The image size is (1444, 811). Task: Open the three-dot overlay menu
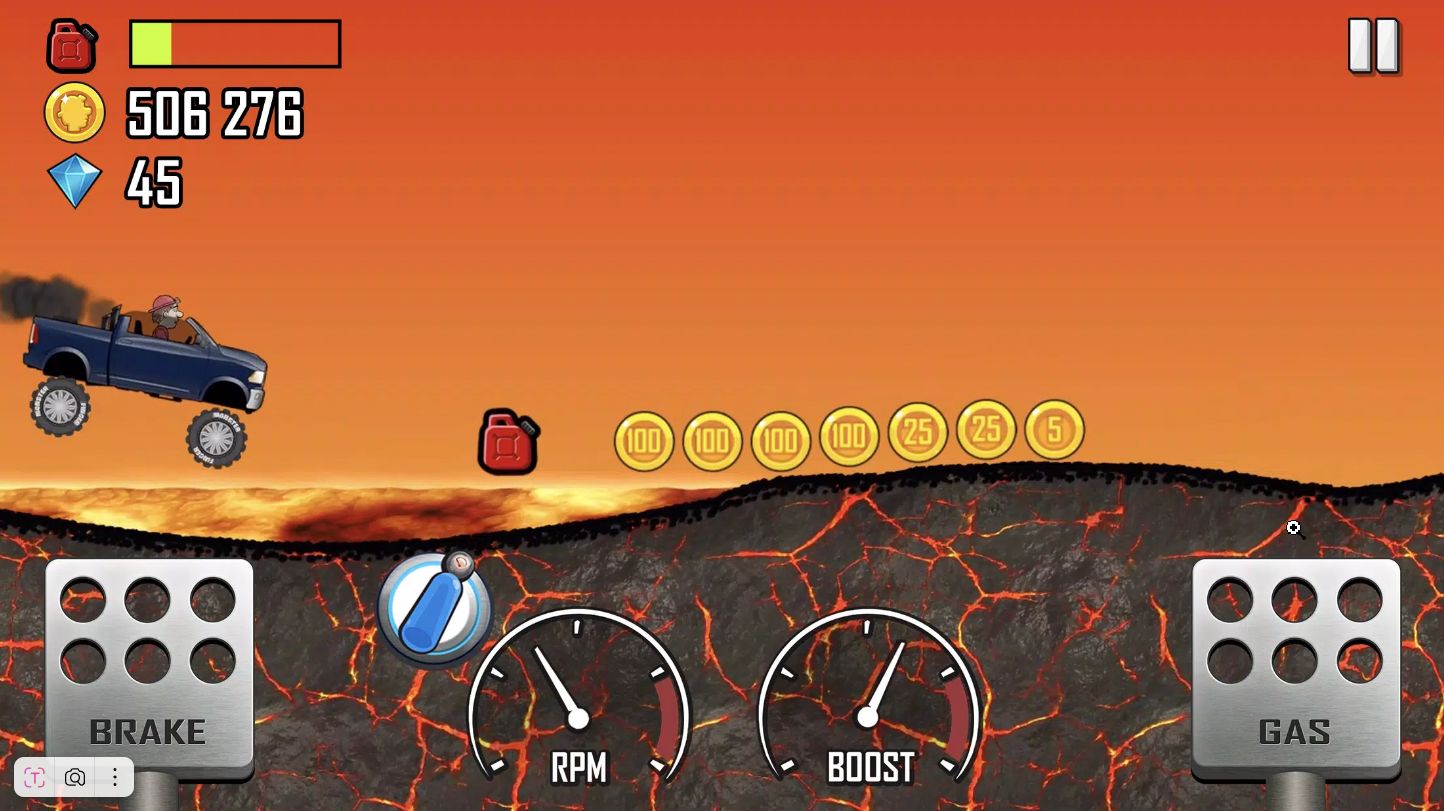[115, 777]
